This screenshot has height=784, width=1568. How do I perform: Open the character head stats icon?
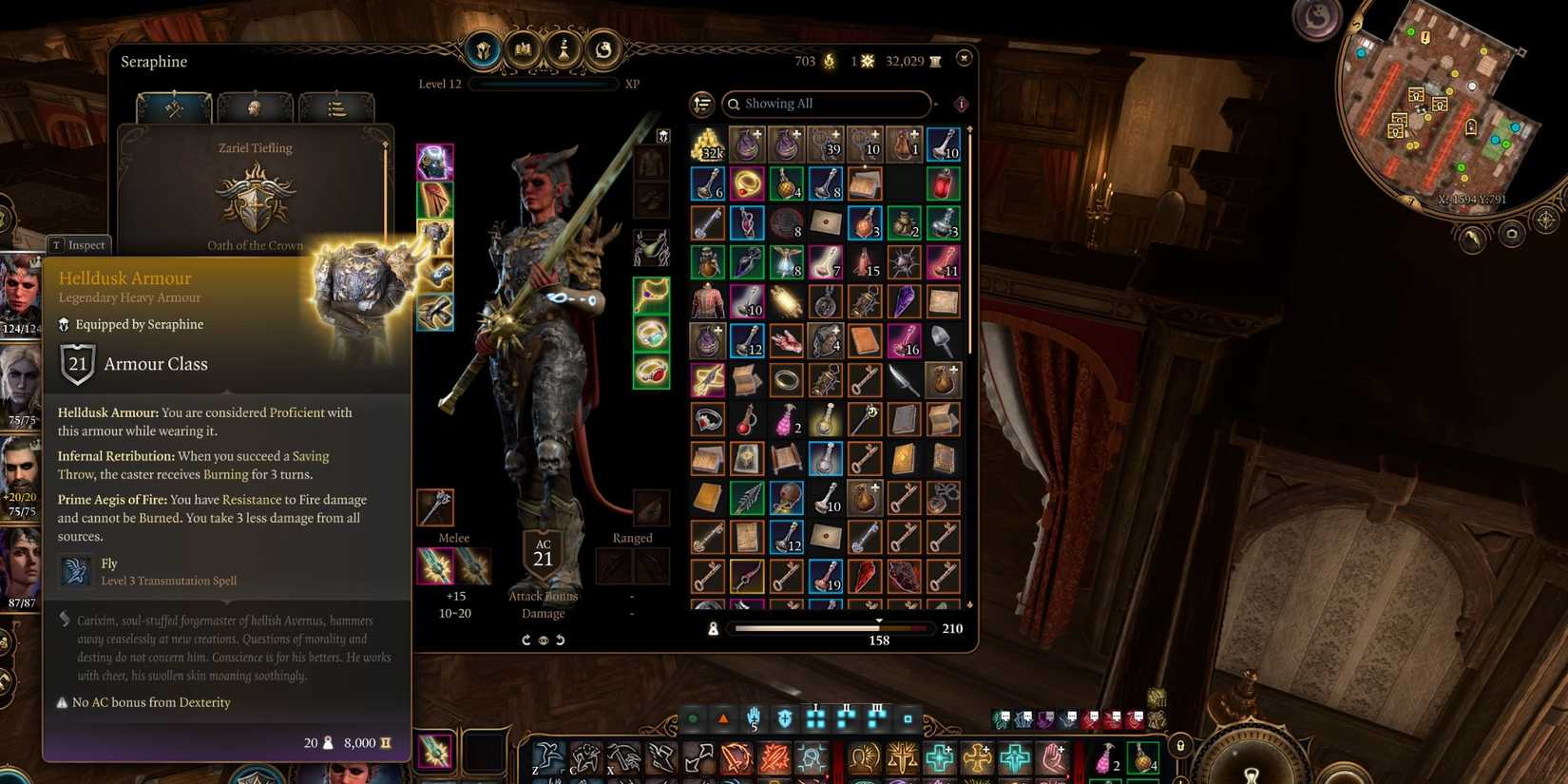pos(254,107)
